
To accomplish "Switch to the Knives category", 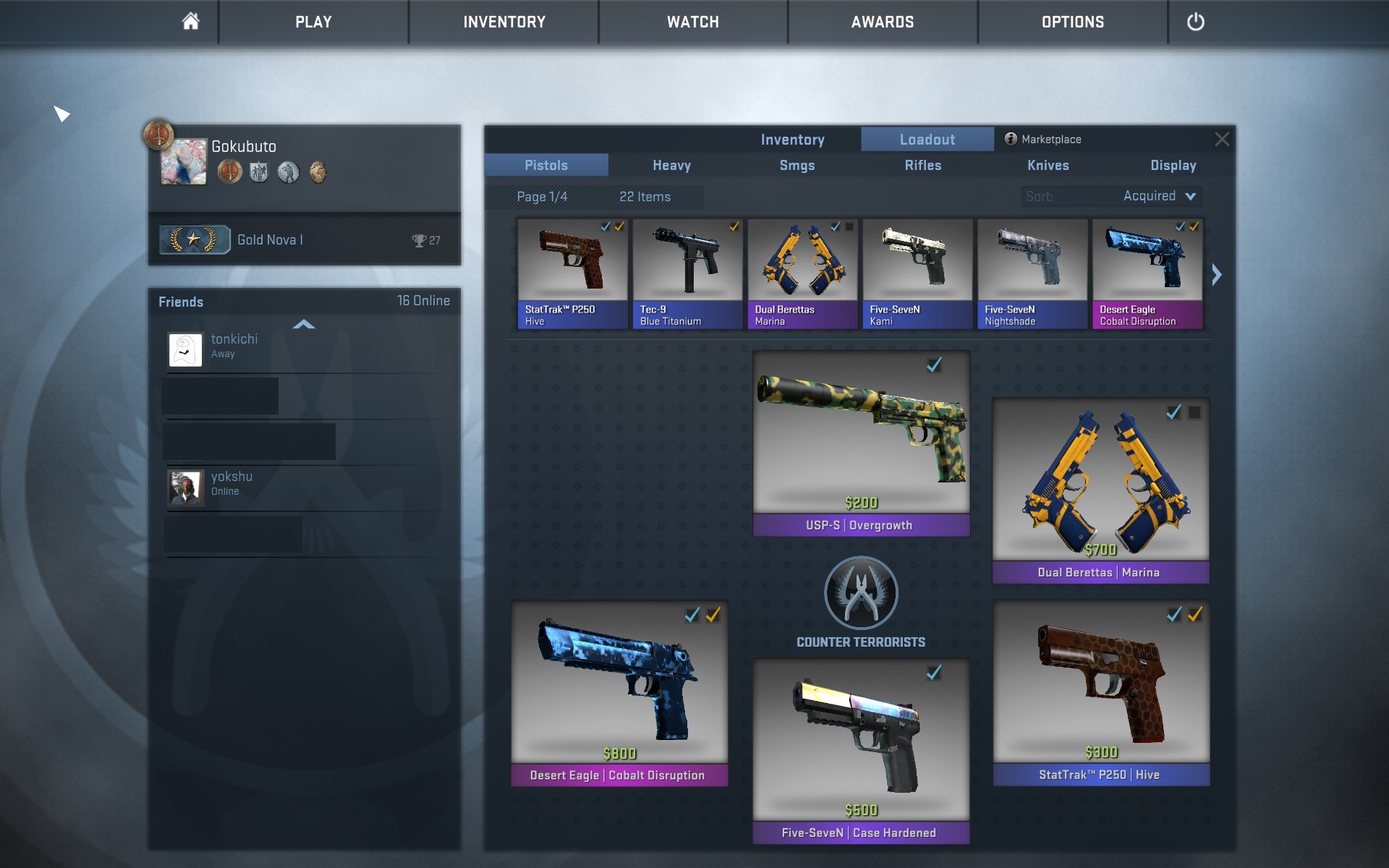I will (1048, 166).
